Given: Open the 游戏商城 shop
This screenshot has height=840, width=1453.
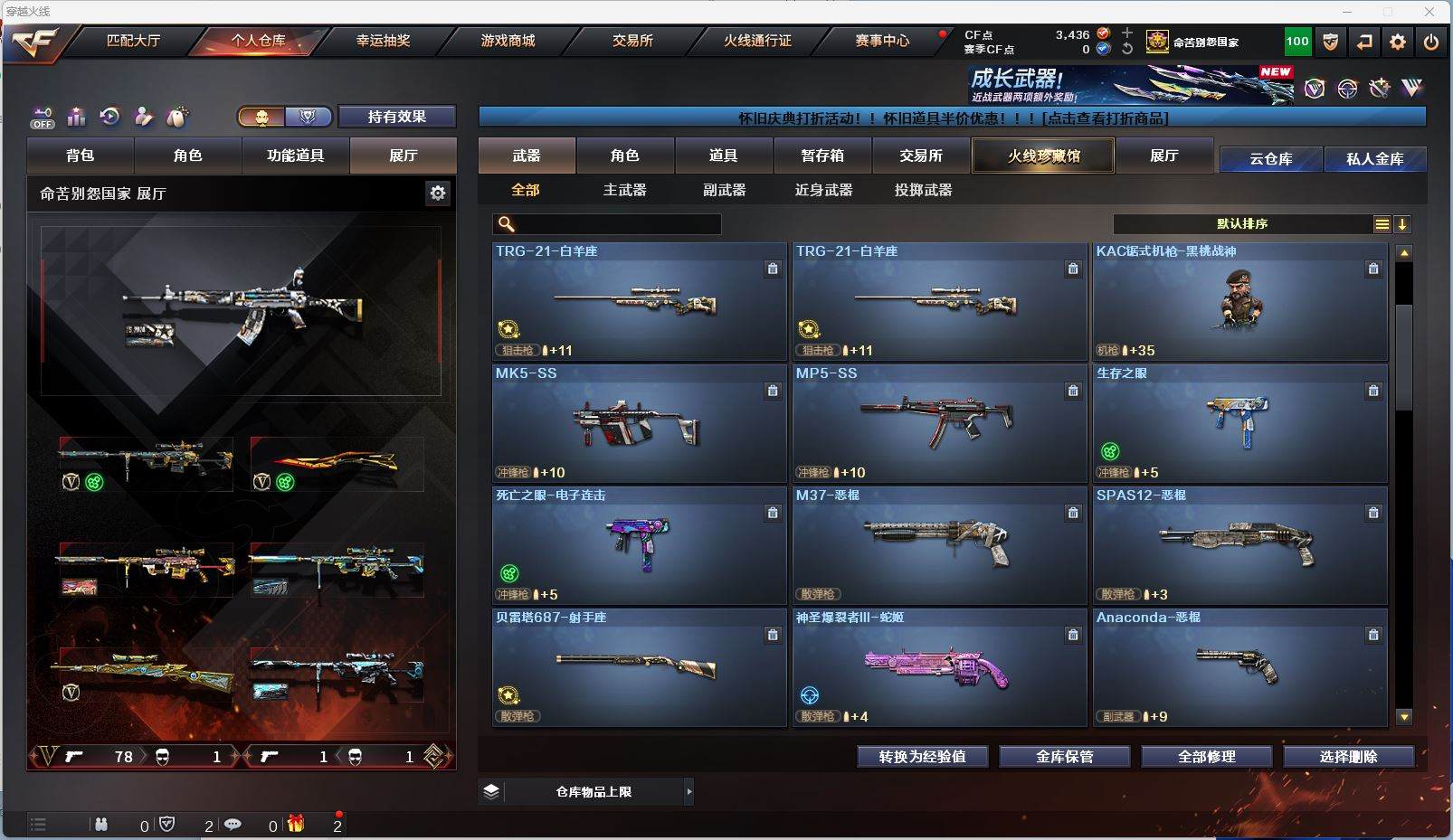Looking at the screenshot, I should [508, 41].
